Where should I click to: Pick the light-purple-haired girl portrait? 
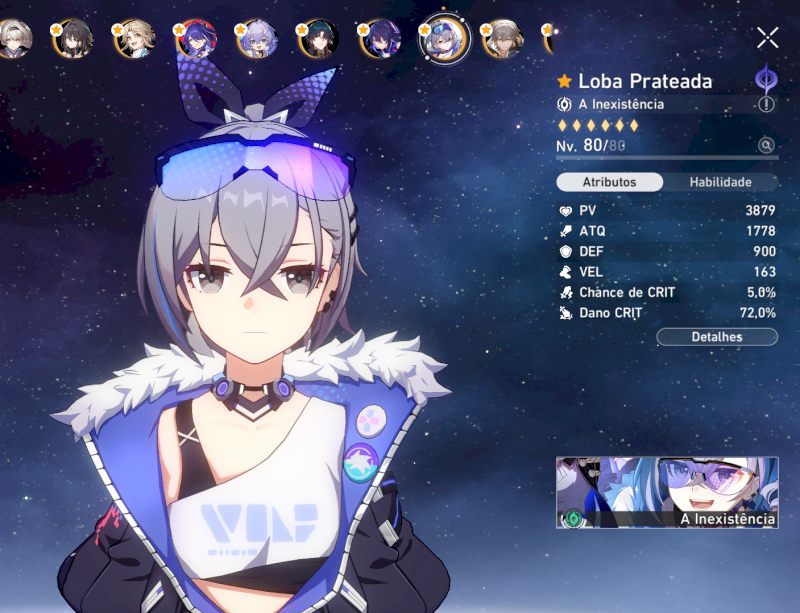[x=257, y=39]
